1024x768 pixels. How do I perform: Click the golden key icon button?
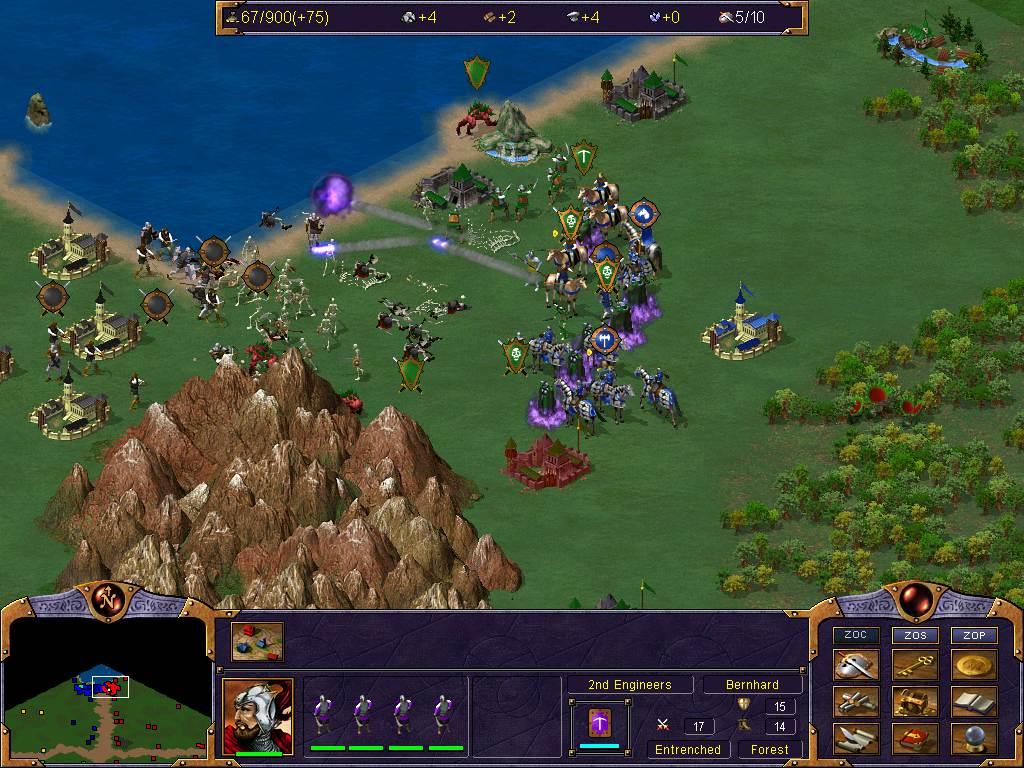pyautogui.click(x=915, y=665)
